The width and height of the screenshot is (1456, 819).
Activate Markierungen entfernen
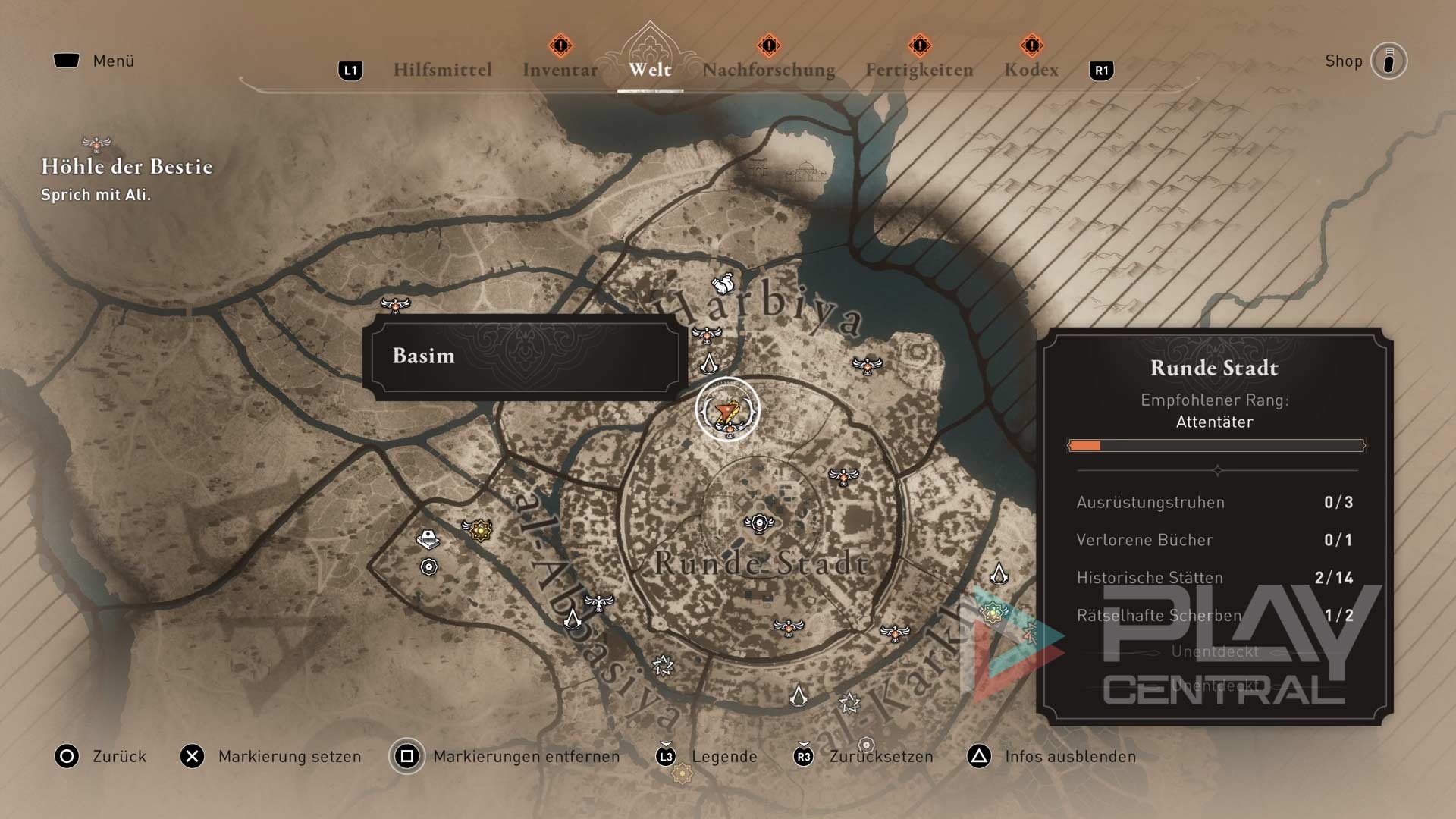(505, 756)
